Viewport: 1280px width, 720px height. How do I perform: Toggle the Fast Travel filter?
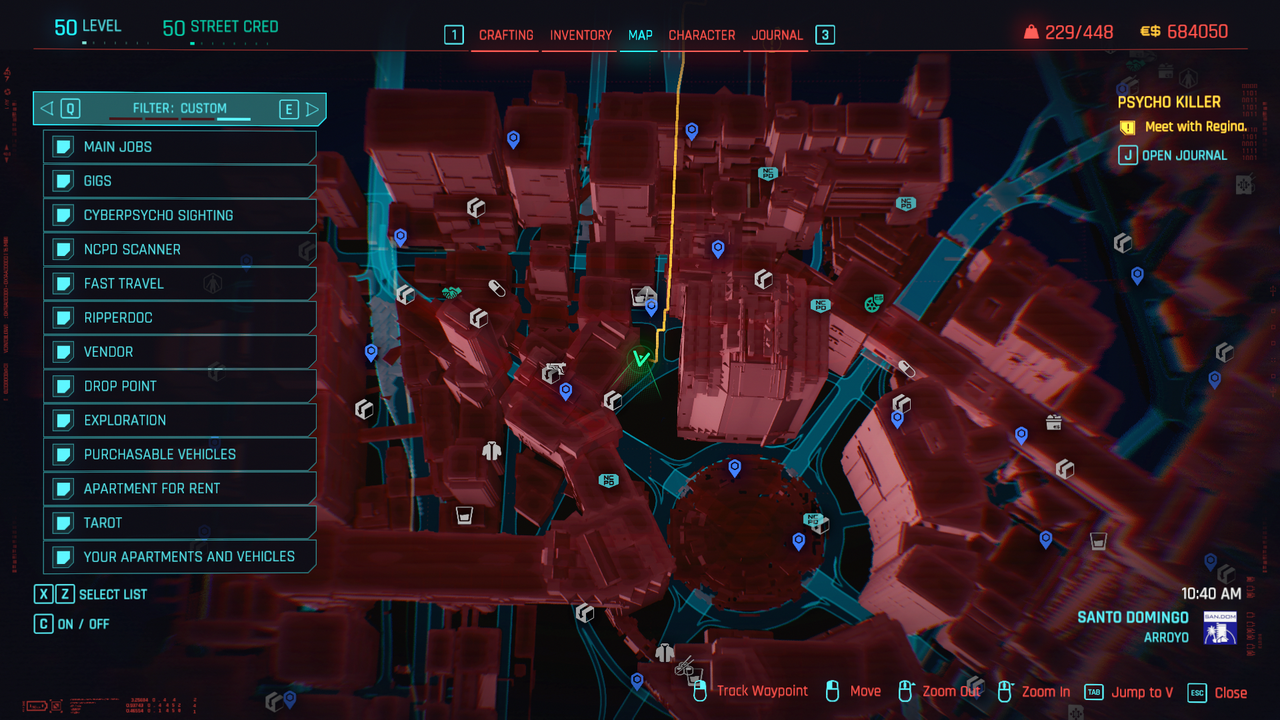pyautogui.click(x=180, y=283)
